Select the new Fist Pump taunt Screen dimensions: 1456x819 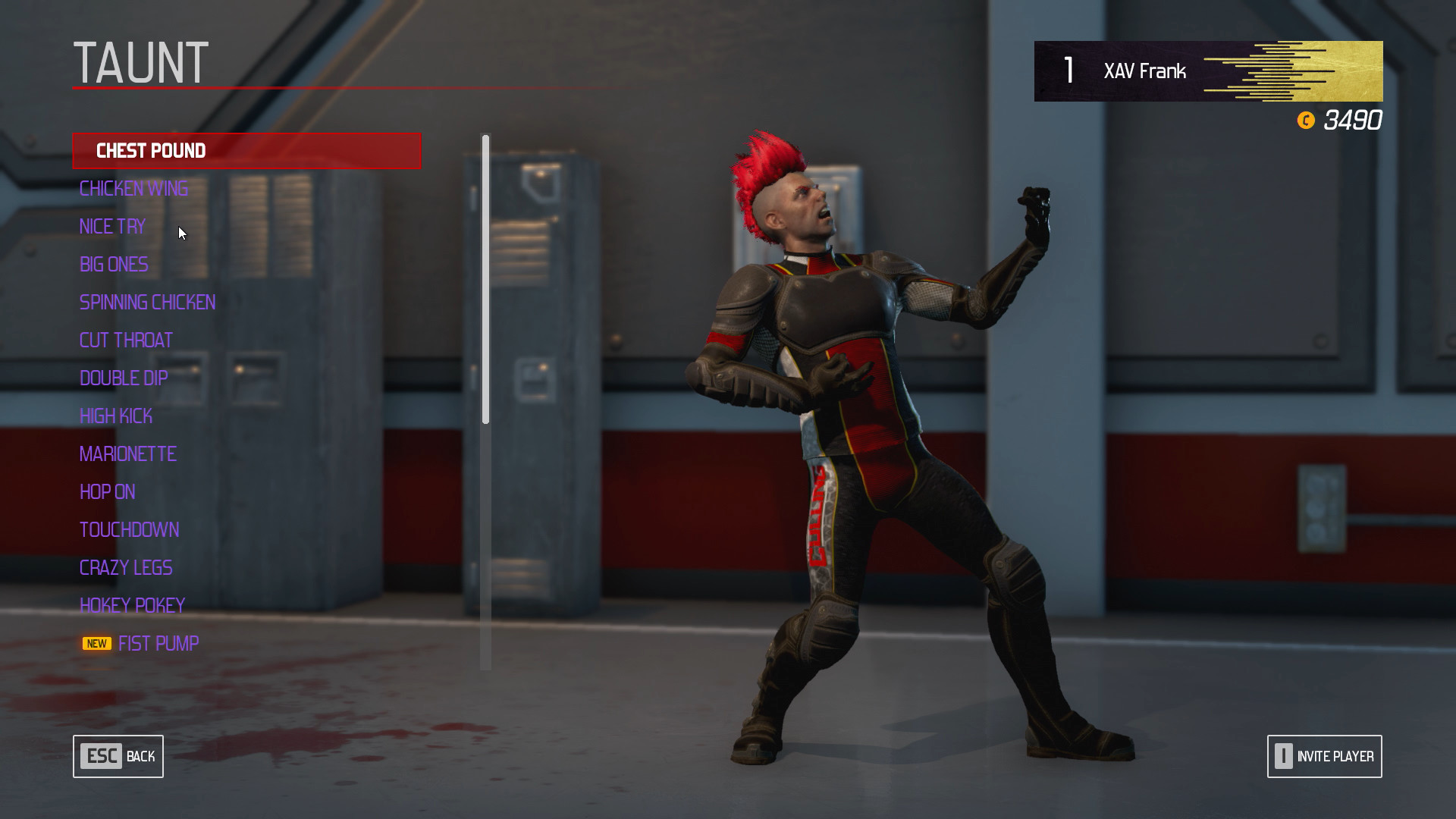coord(158,643)
